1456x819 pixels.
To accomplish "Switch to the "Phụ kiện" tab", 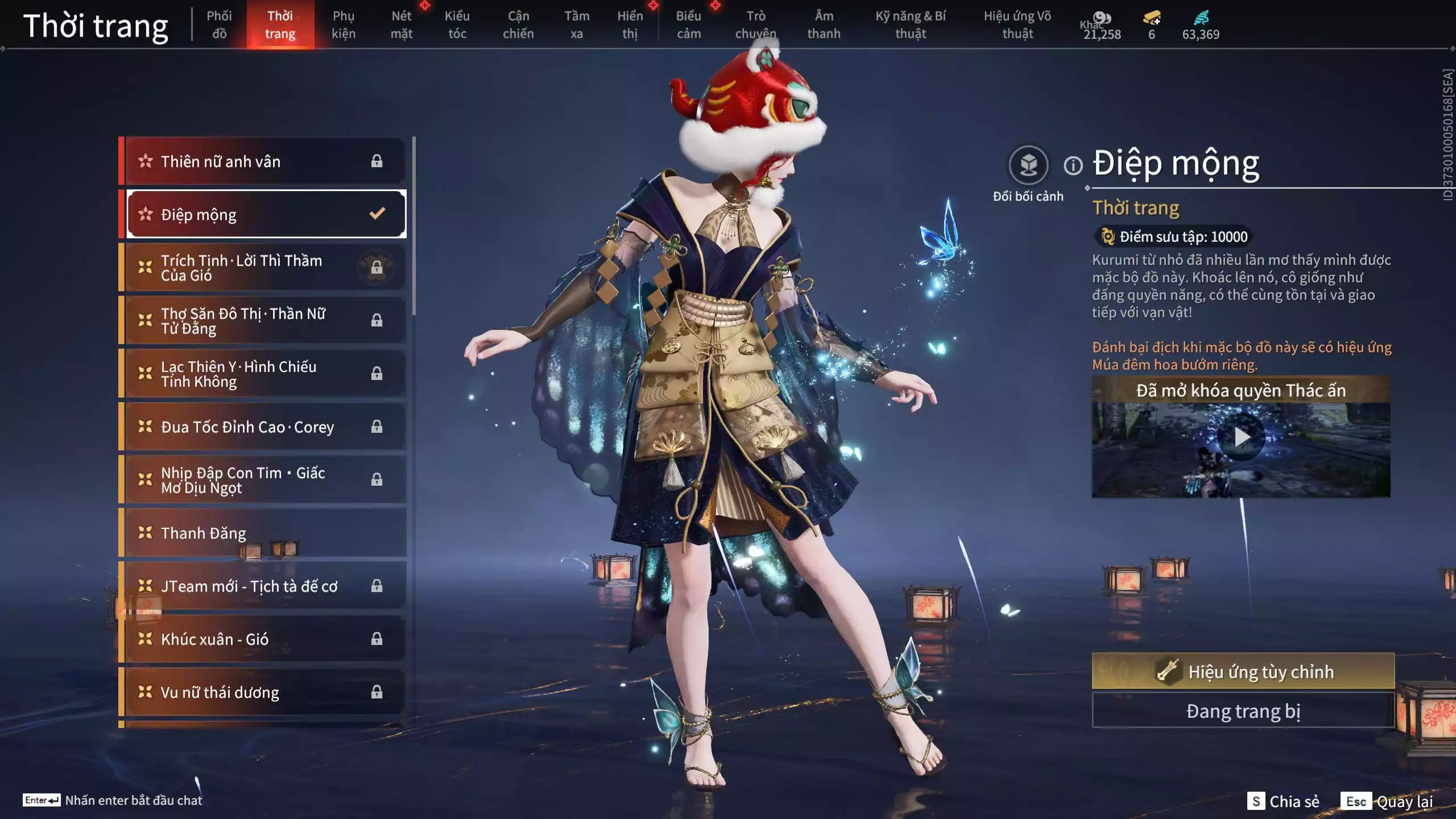I will (x=344, y=25).
